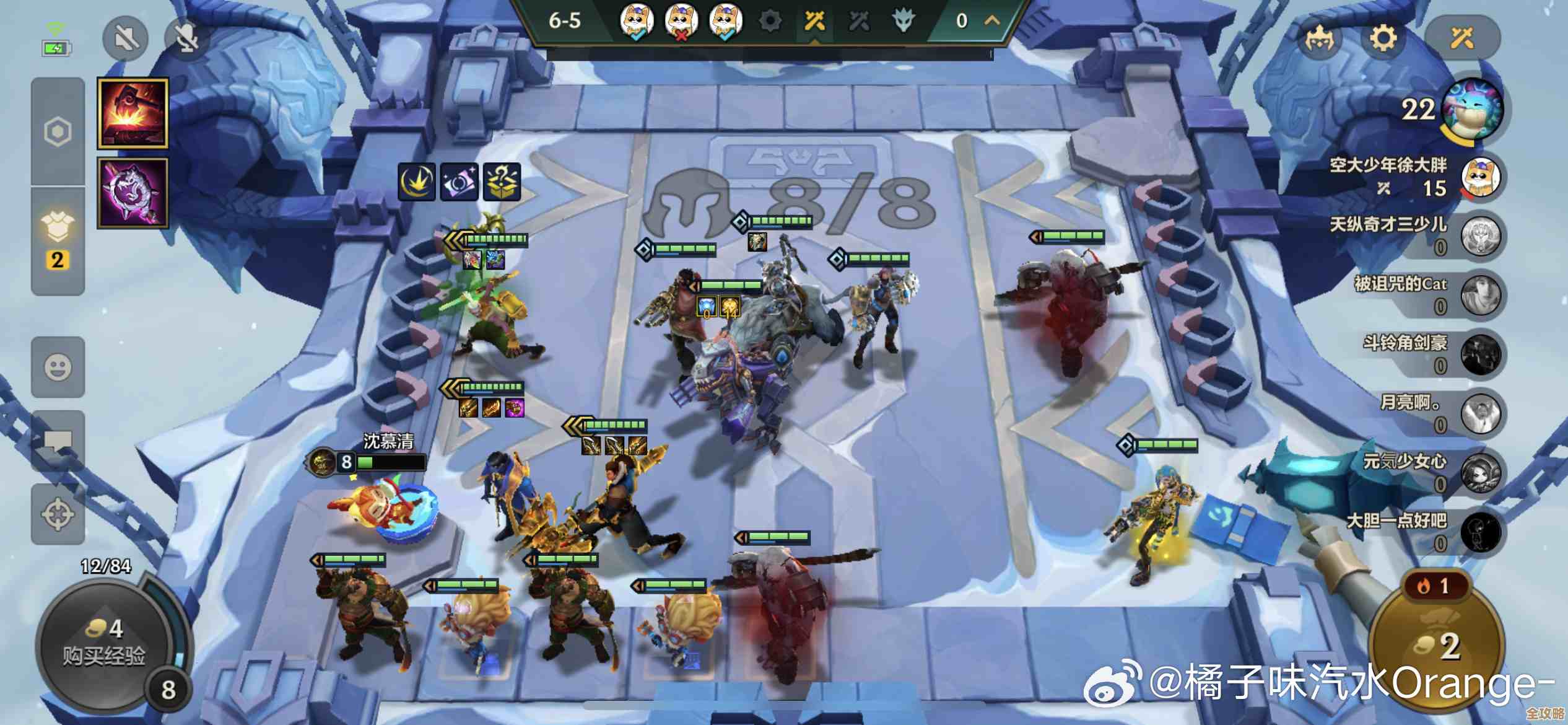Select the crescent moon augment icon
This screenshot has width=1568, height=725.
point(416,182)
